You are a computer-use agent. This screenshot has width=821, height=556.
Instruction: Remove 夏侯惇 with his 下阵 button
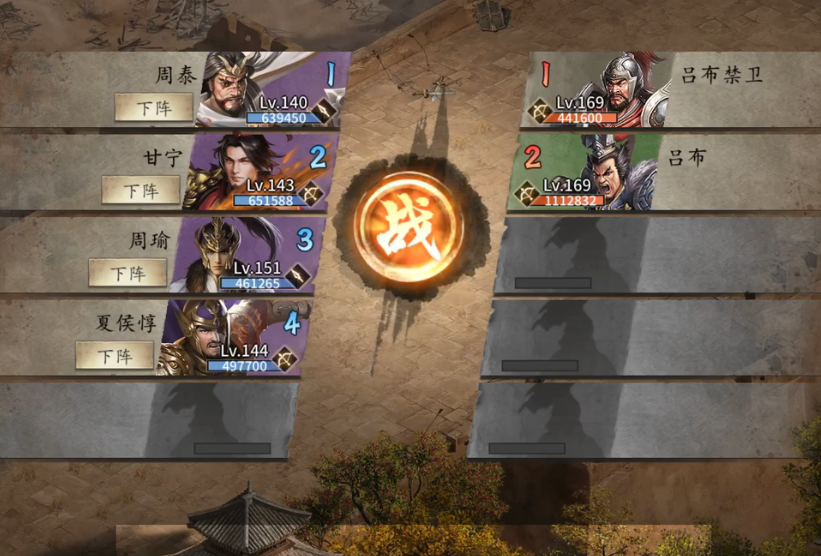pos(114,355)
